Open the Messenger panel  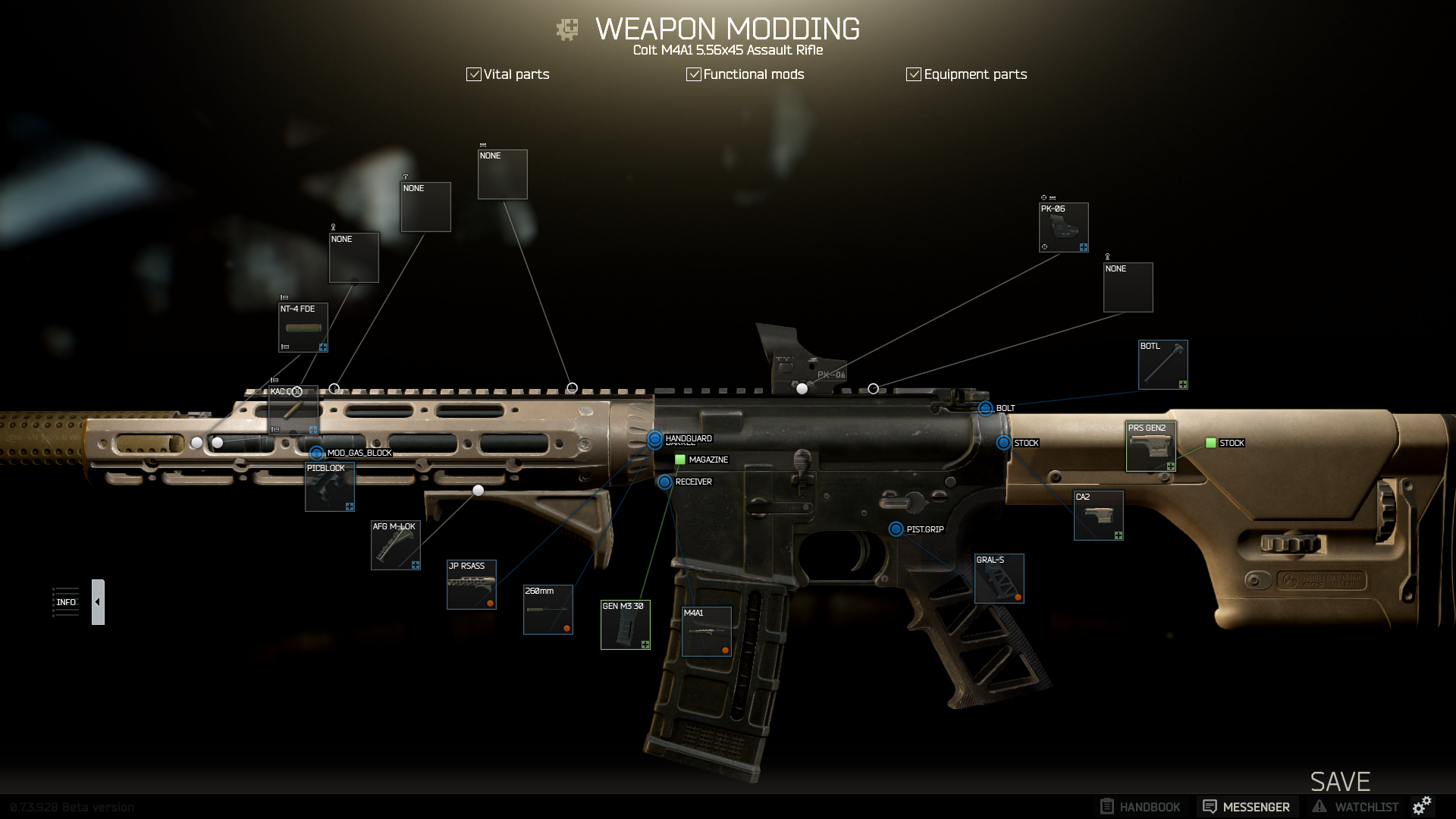(x=1247, y=807)
